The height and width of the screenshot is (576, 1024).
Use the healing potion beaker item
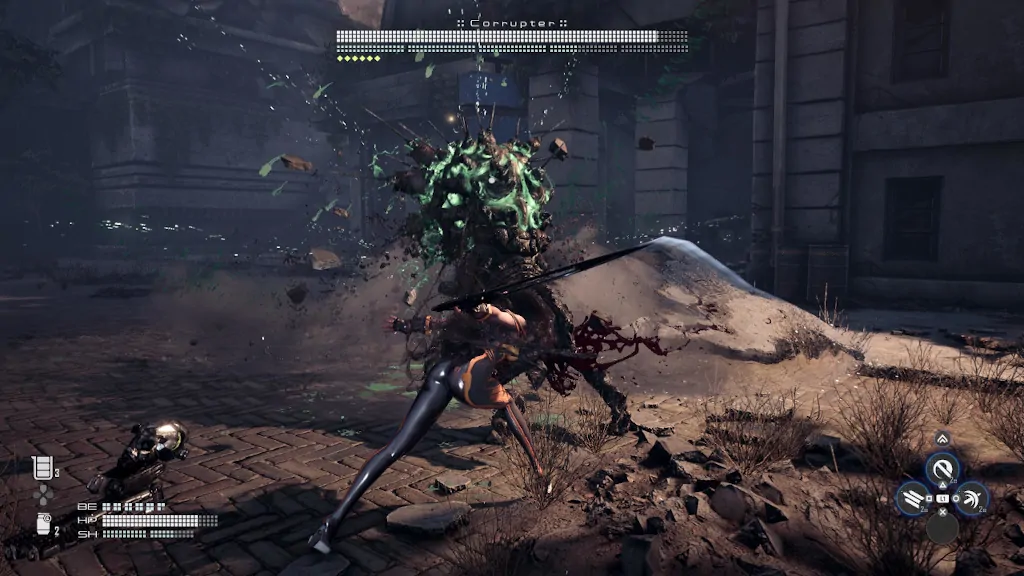click(x=42, y=468)
